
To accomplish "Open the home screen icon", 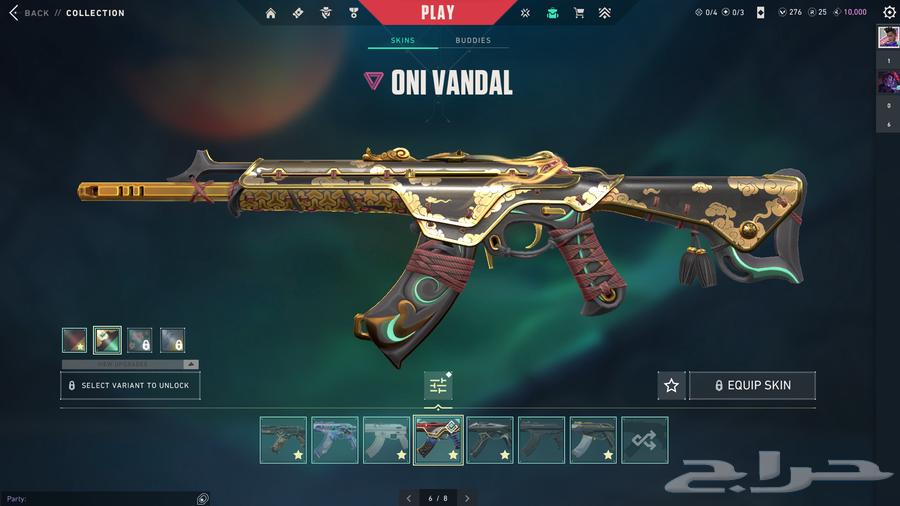I will (x=270, y=13).
